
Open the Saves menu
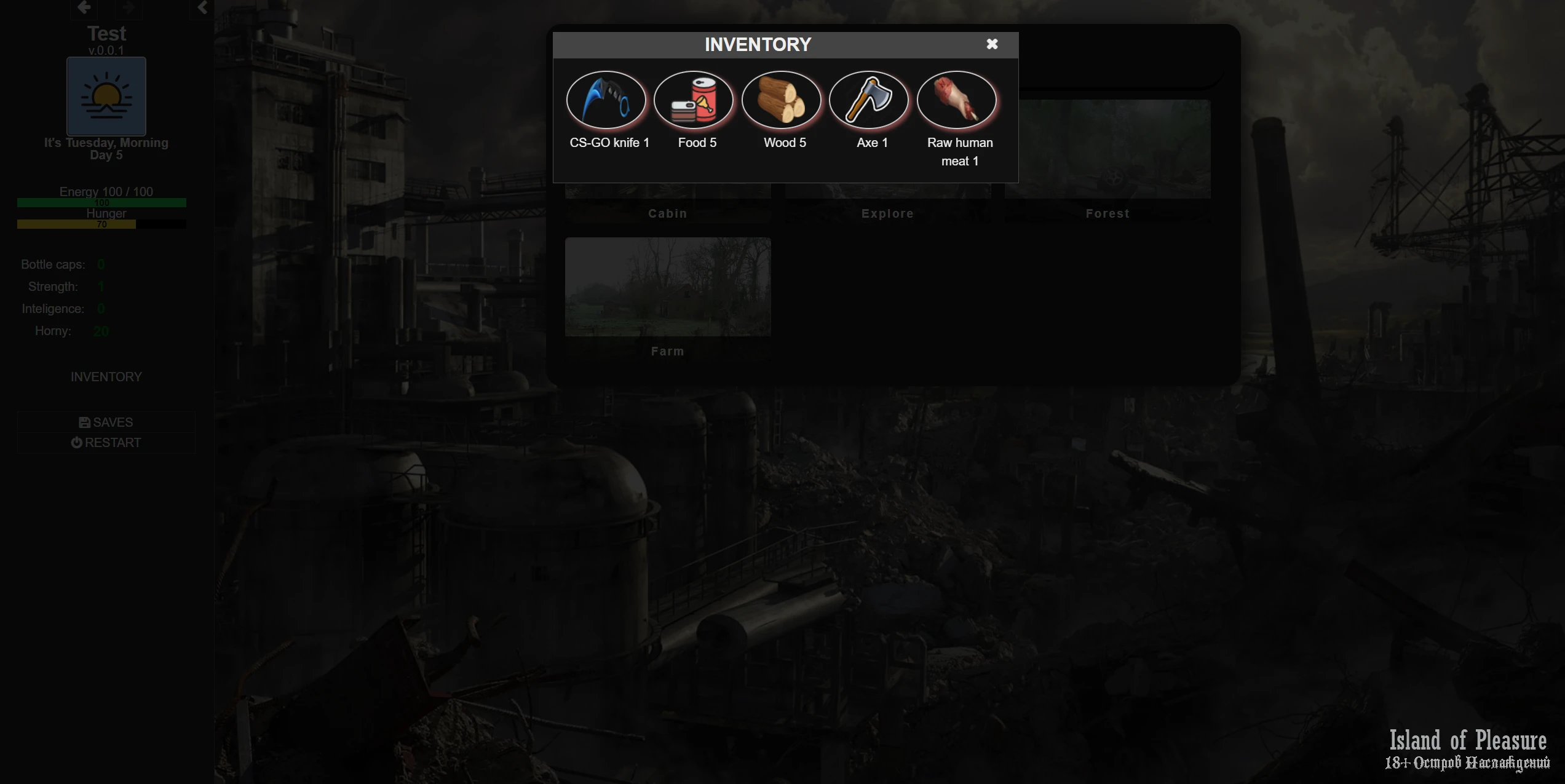106,422
